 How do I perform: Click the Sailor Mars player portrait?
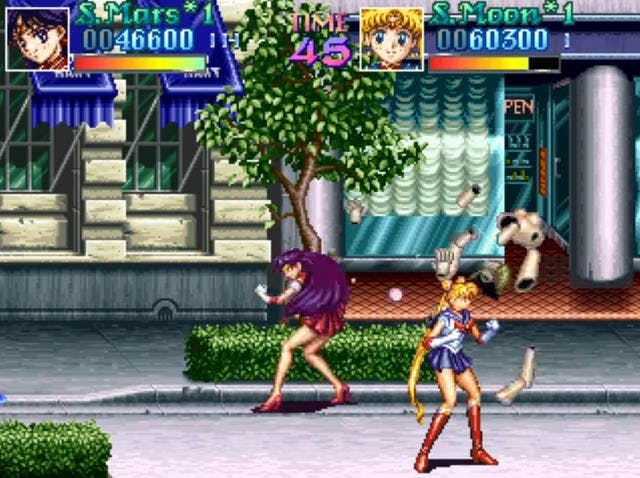(38, 40)
